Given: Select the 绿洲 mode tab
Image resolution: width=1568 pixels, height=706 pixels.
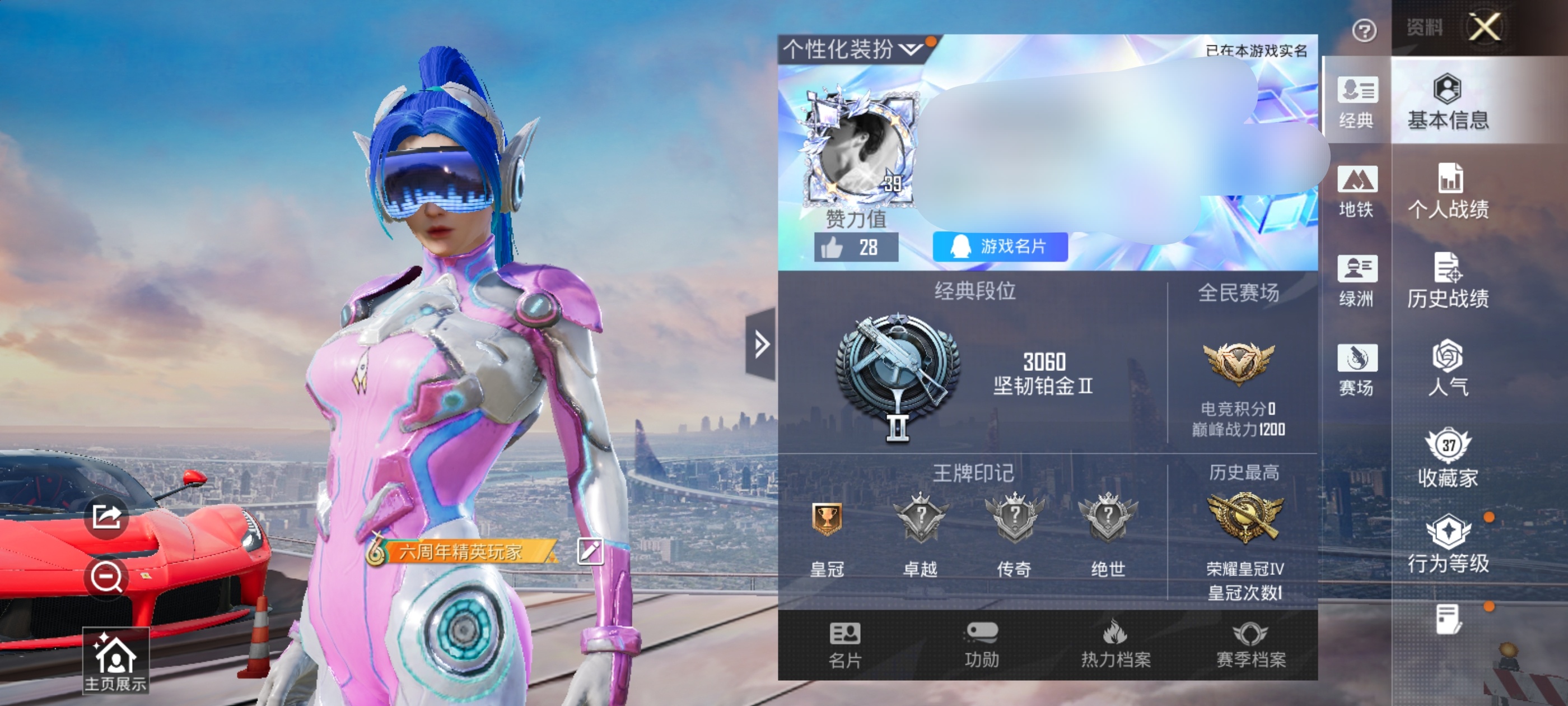Looking at the screenshot, I should [1357, 281].
